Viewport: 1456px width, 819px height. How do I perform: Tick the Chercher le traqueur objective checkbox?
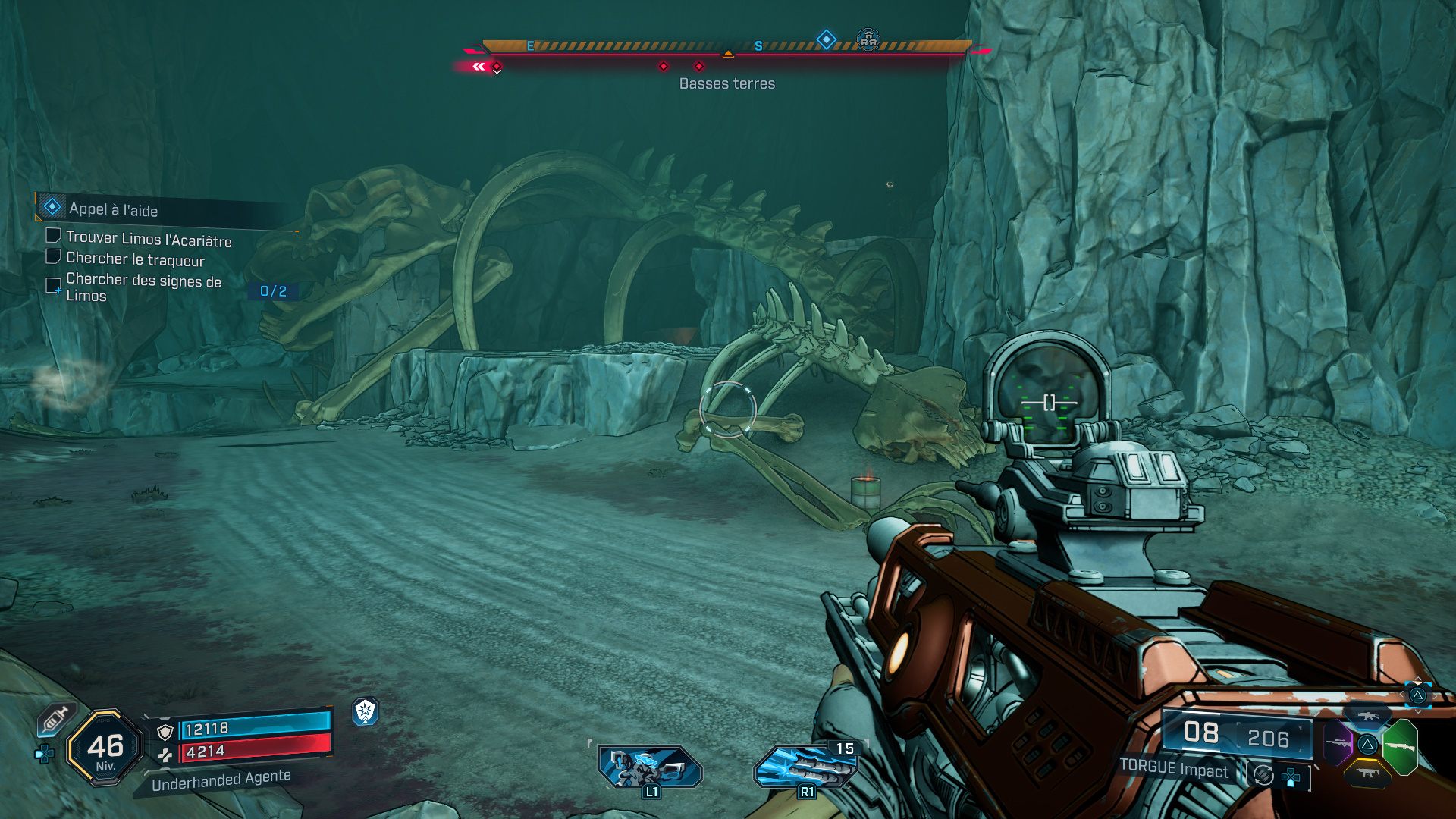tap(54, 256)
